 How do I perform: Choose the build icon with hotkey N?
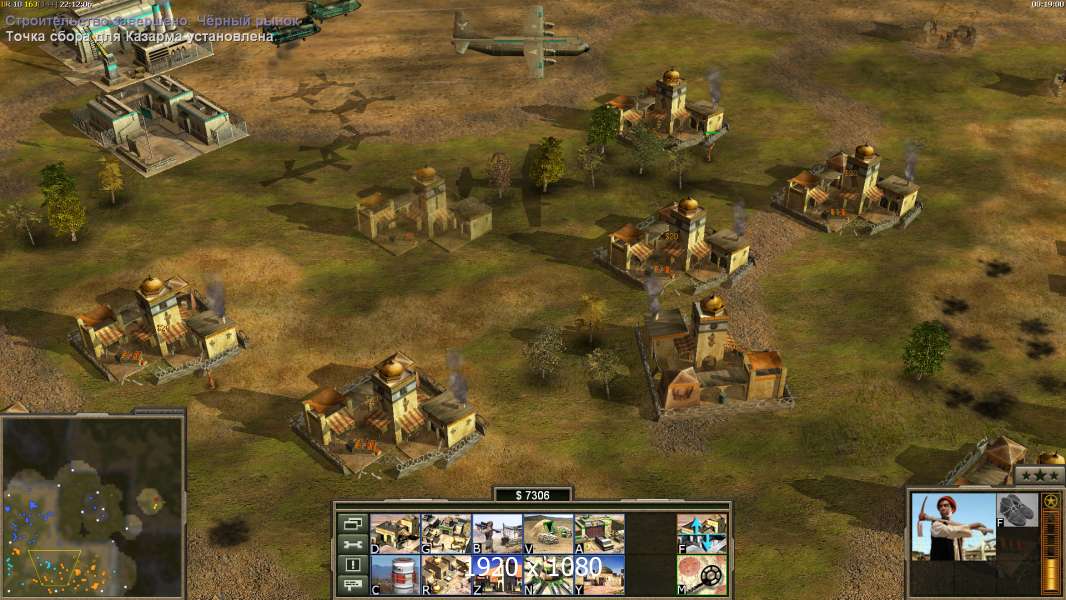coord(548,574)
